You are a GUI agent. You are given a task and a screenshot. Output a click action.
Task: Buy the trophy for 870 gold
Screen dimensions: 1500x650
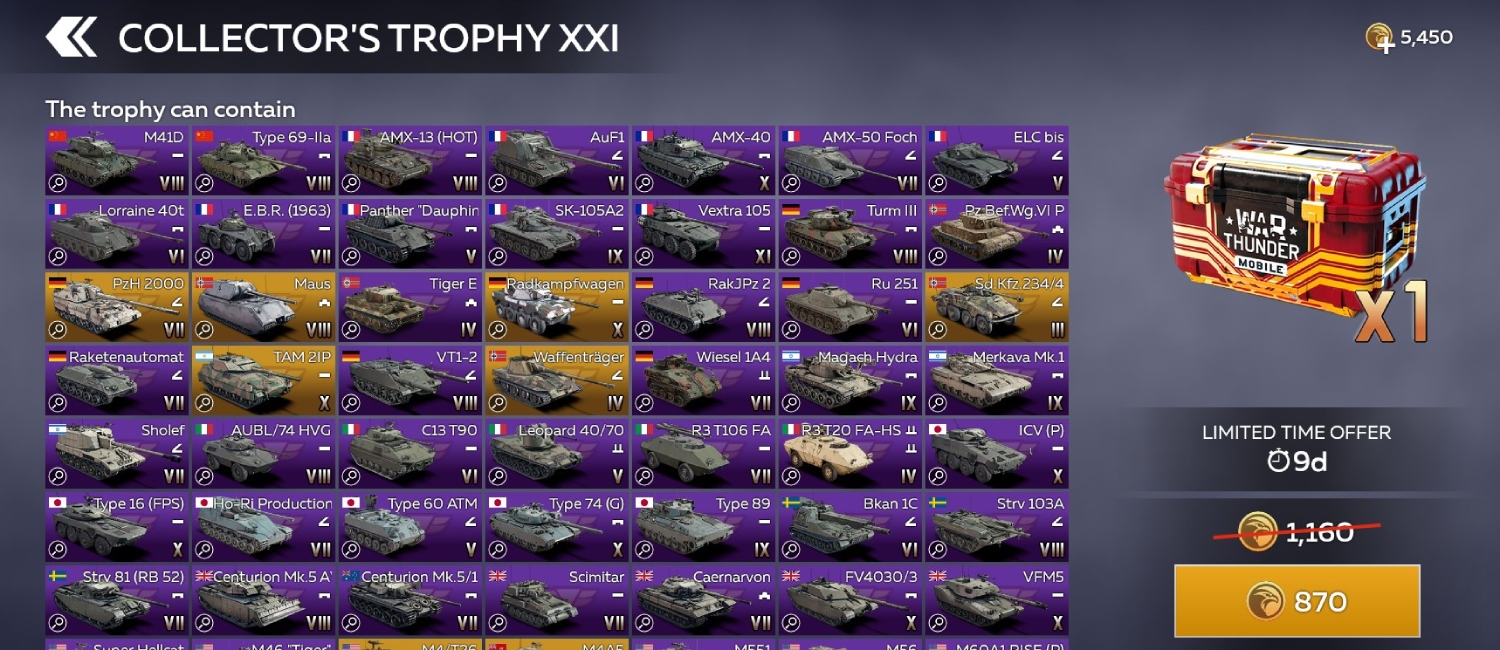1297,601
